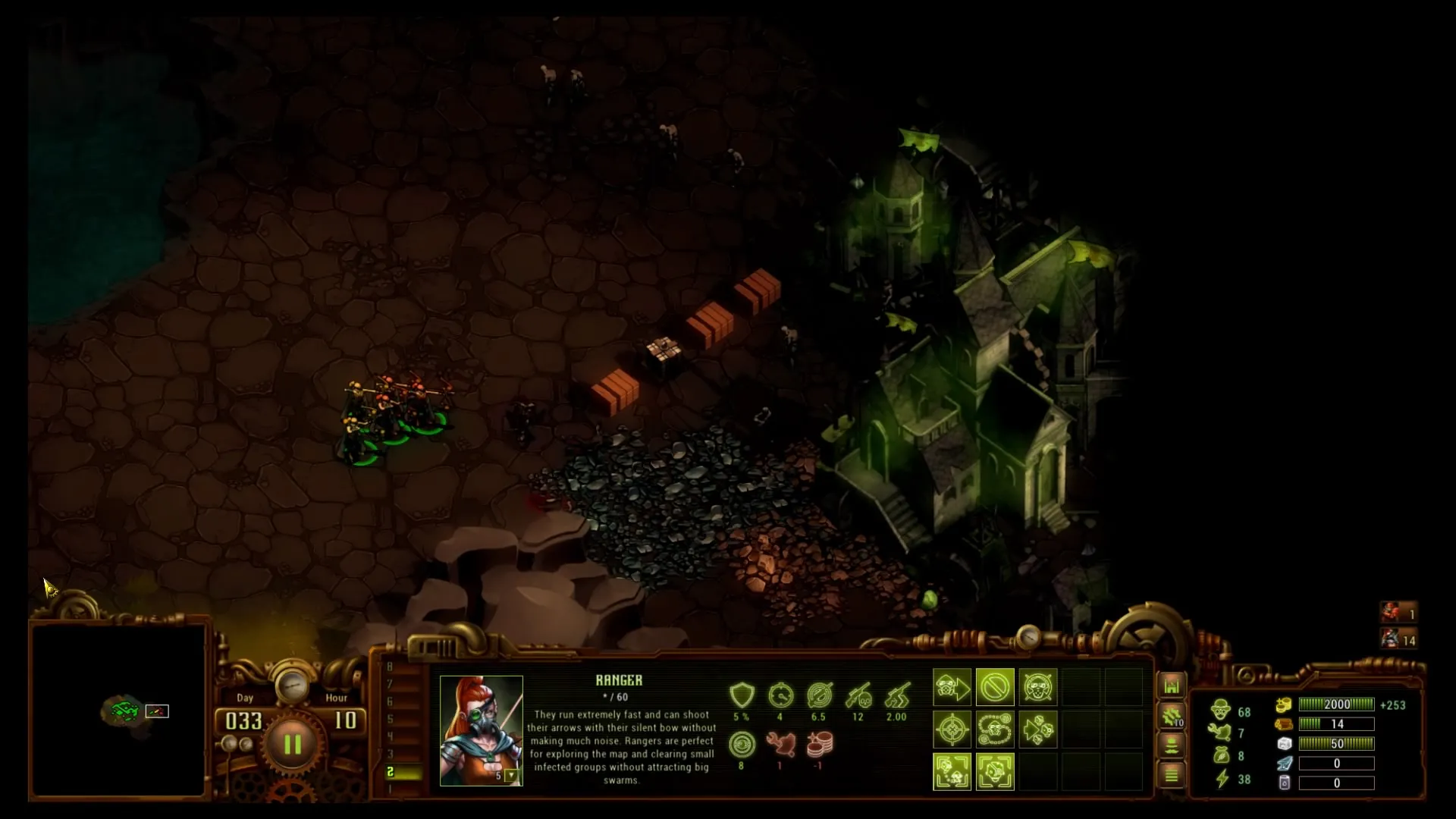This screenshot has height=819, width=1456.
Task: Select the Patrol route command
Action: click(x=995, y=730)
